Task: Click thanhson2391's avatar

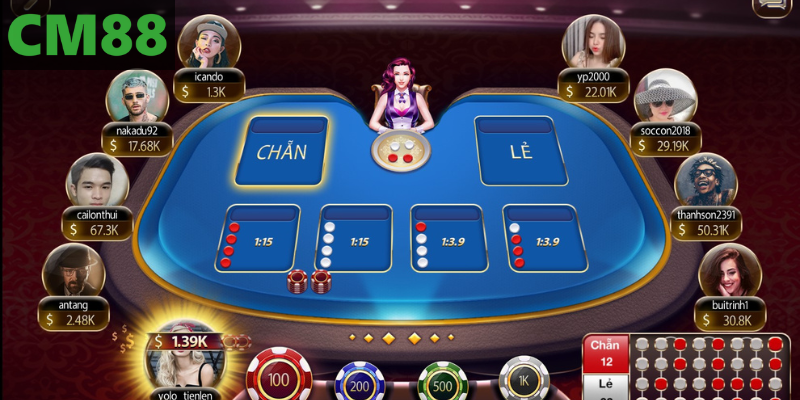Action: pyautogui.click(x=704, y=182)
